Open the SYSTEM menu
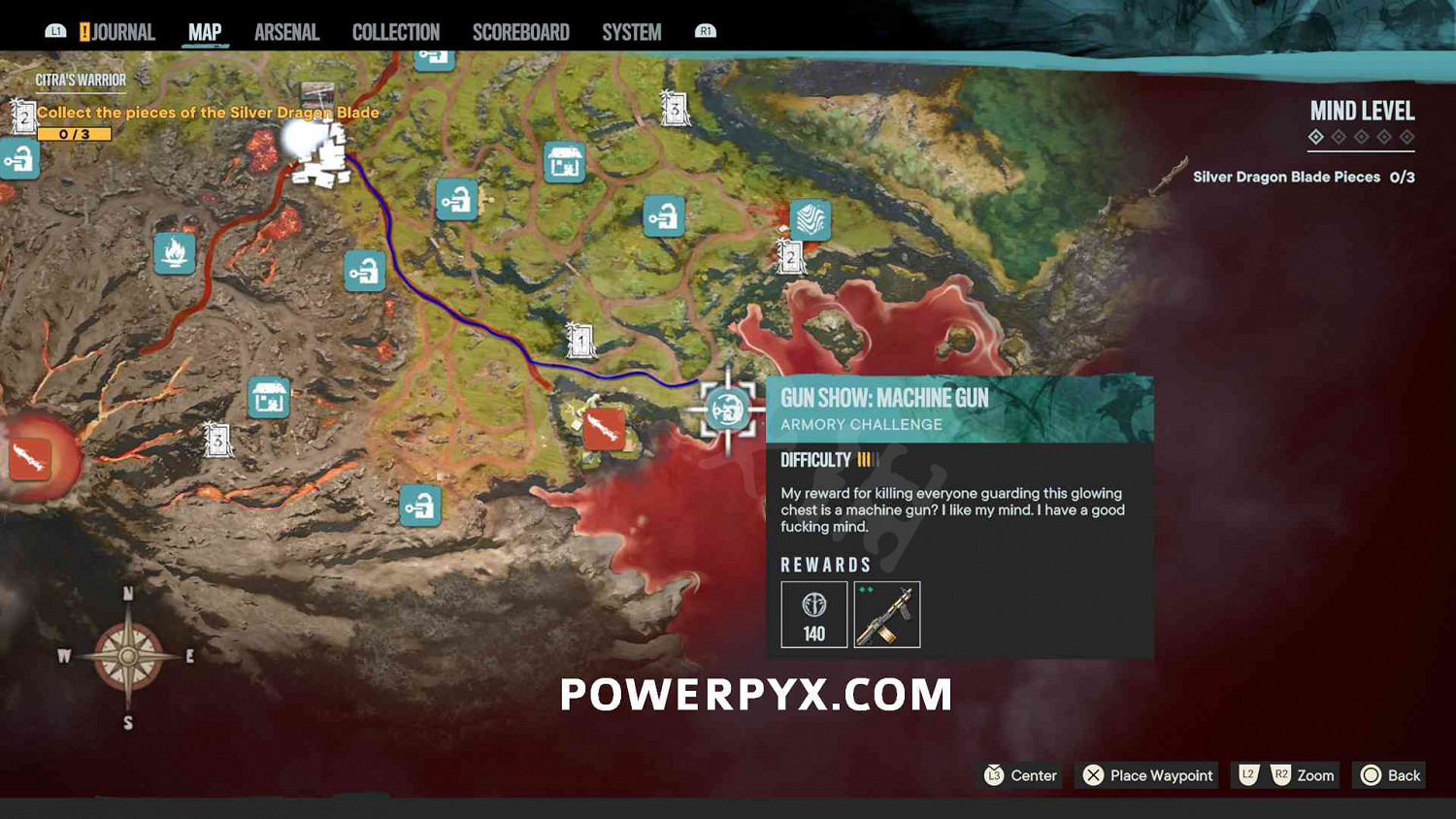This screenshot has height=819, width=1456. (x=630, y=30)
